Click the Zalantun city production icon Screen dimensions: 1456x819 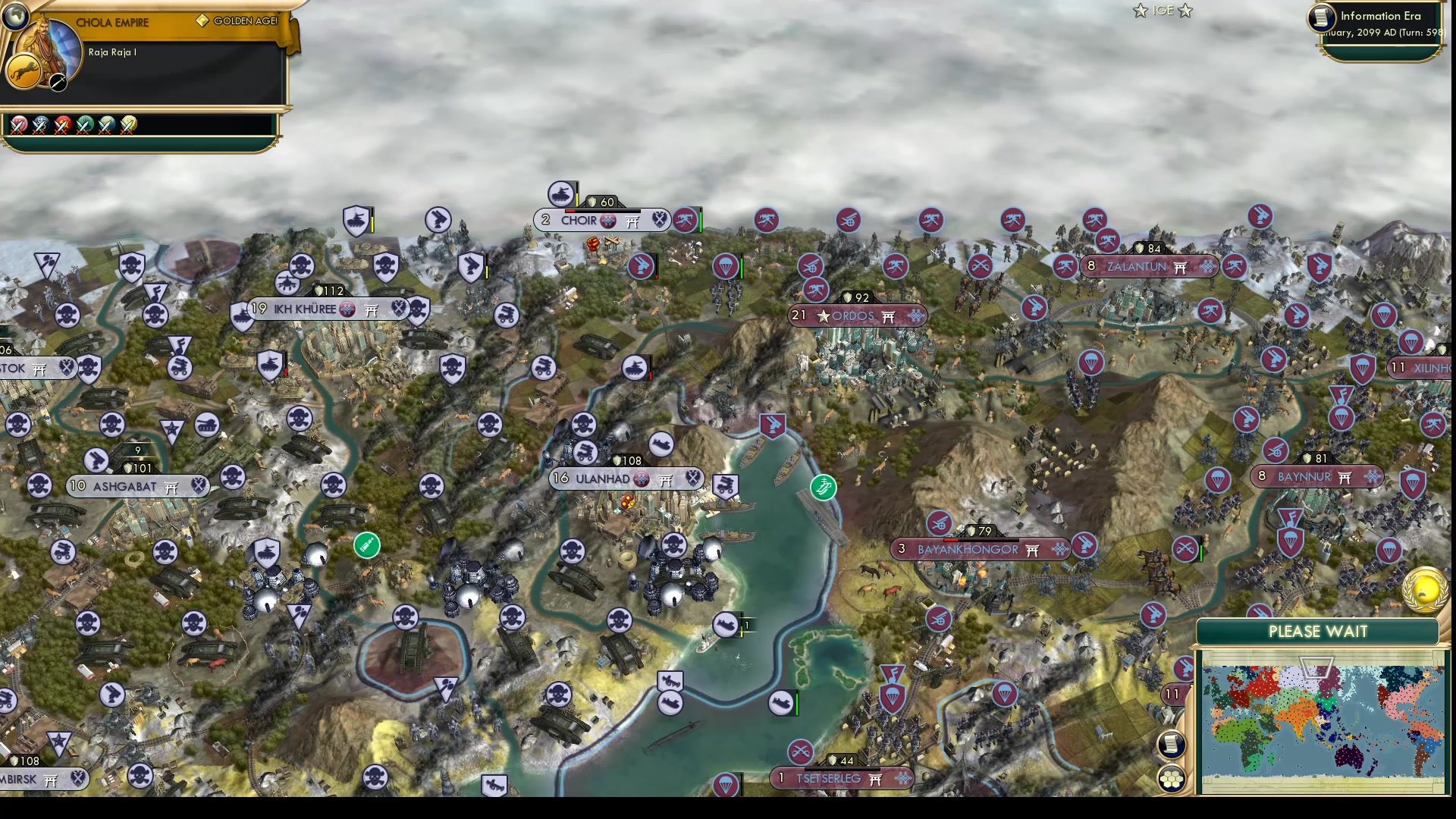click(x=1209, y=267)
